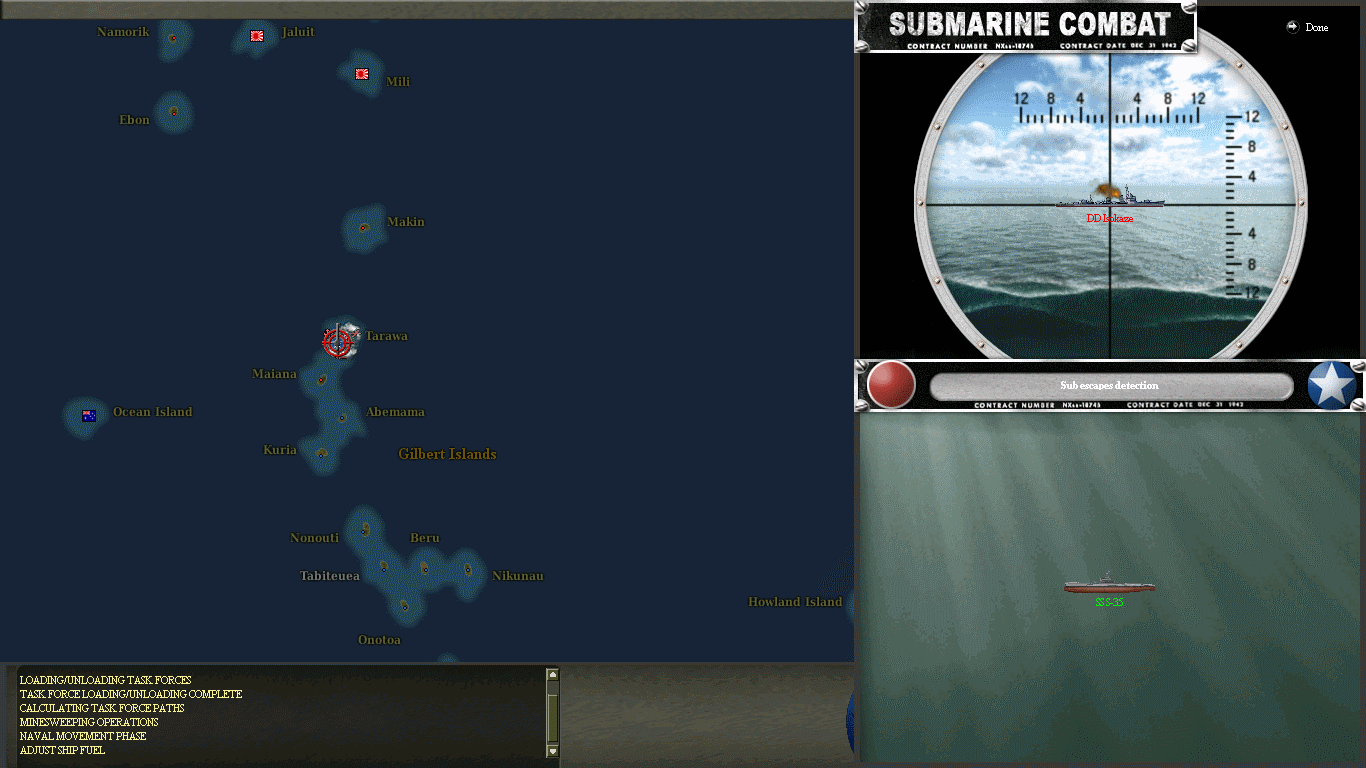The width and height of the screenshot is (1366, 768).
Task: Select the Gilbert Islands label on the map
Action: (x=446, y=454)
